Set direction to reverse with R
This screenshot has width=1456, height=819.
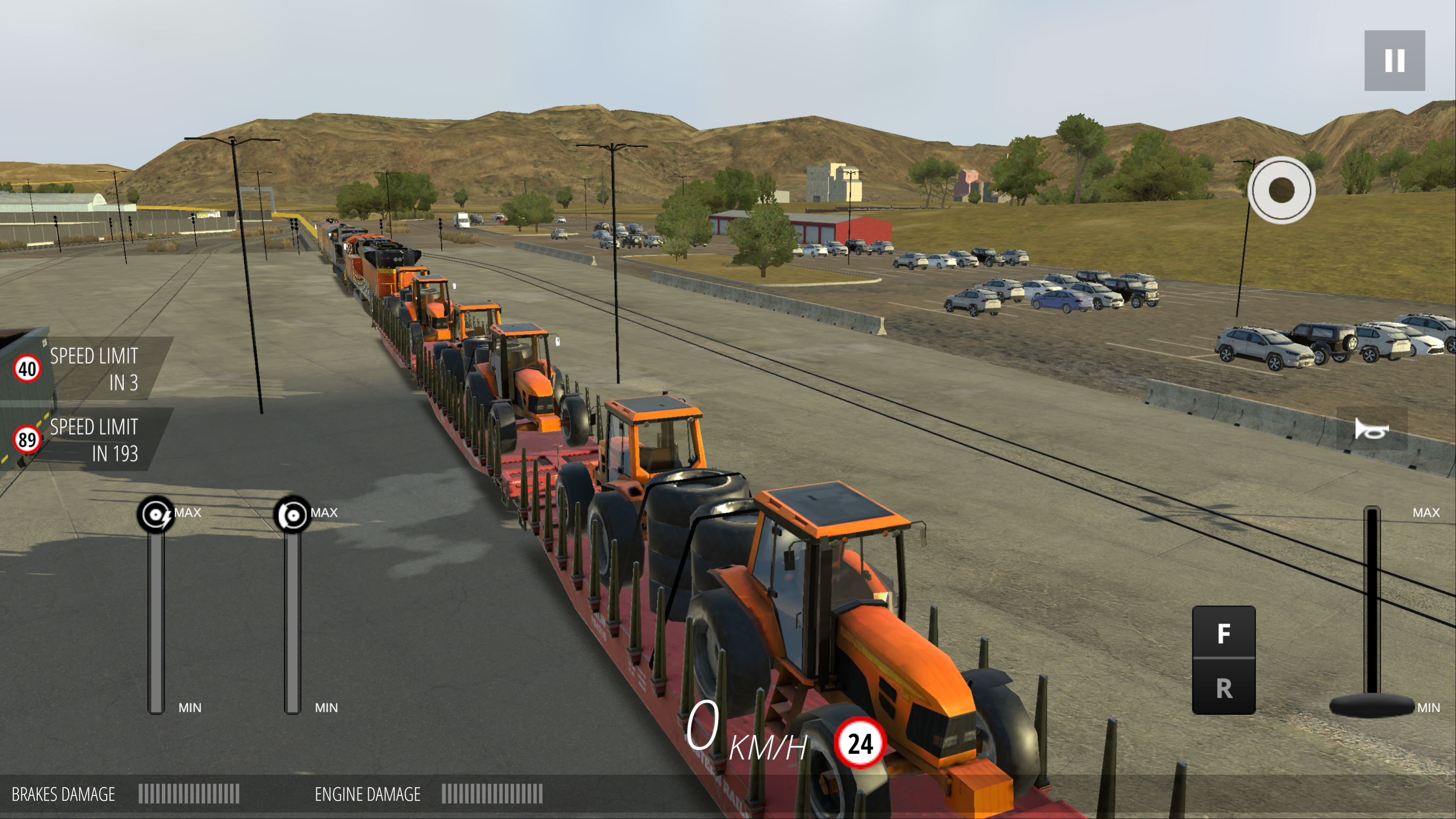coord(1224,688)
